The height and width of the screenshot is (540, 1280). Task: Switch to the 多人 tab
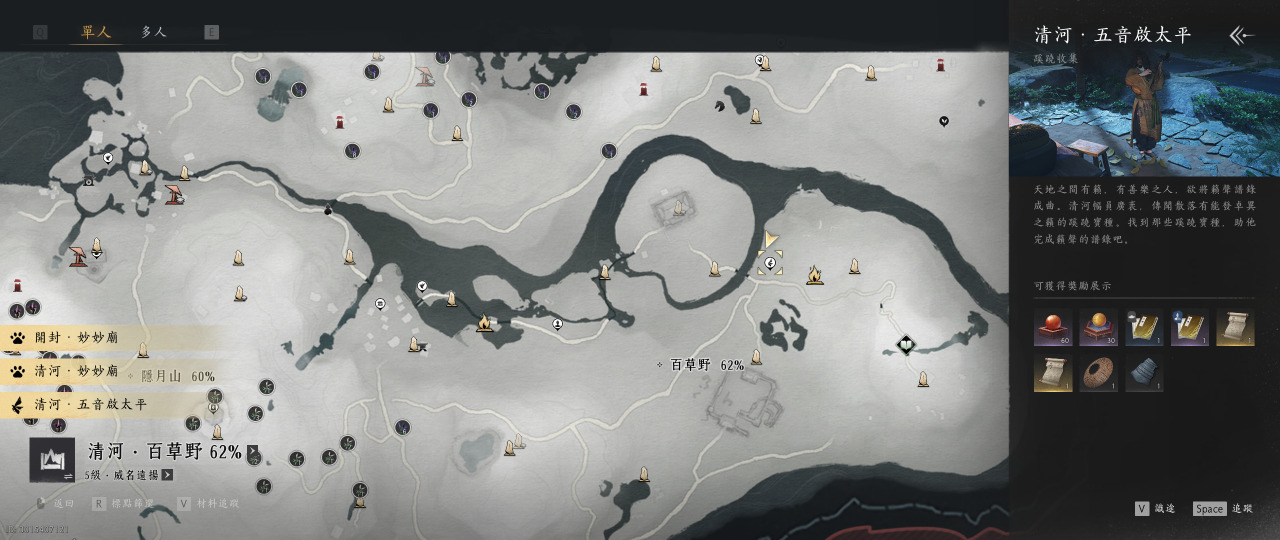point(154,32)
